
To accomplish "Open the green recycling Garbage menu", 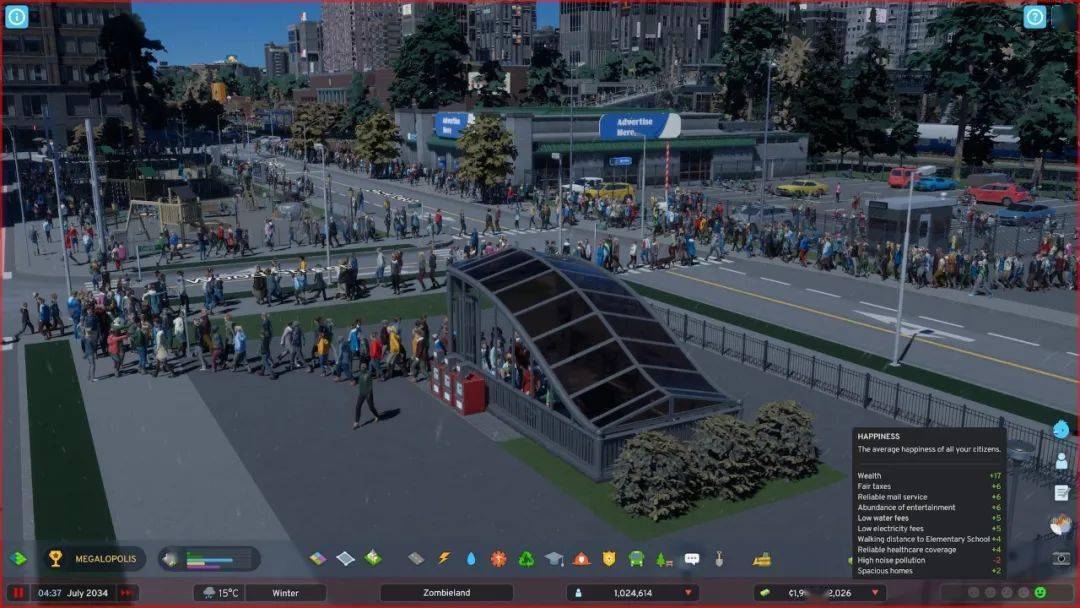I will click(x=526, y=559).
